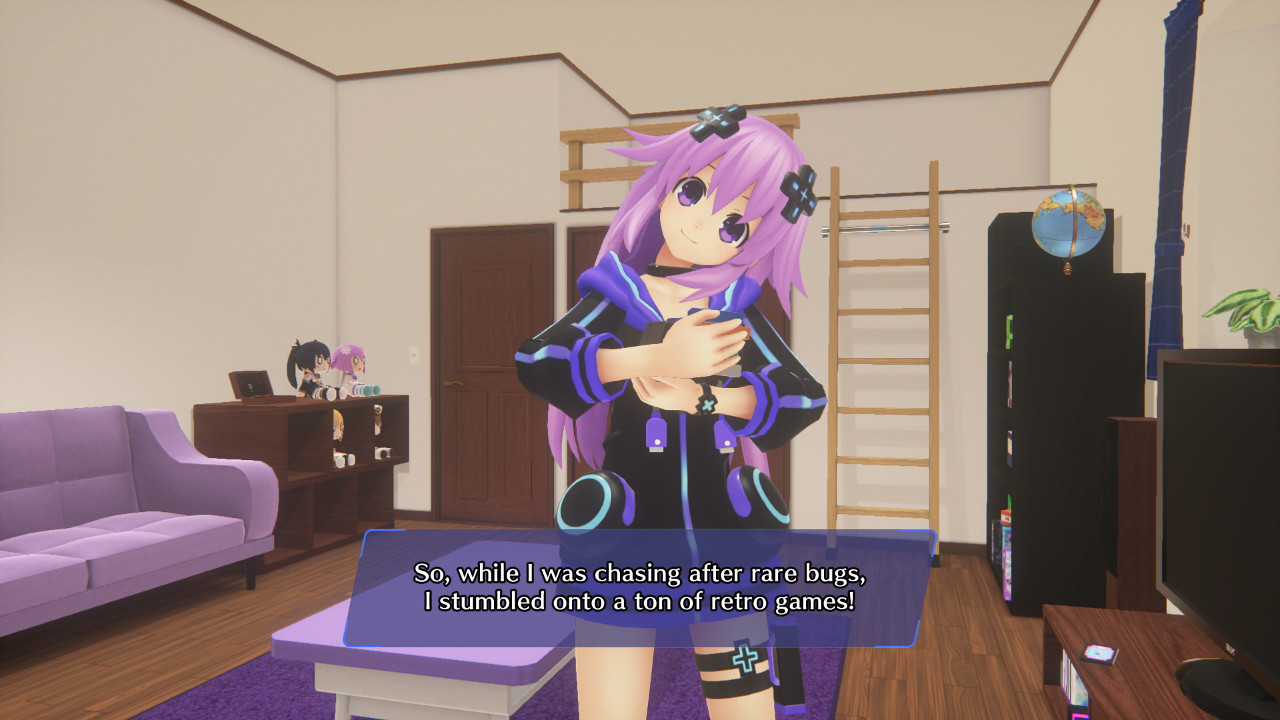The width and height of the screenshot is (1280, 720).
Task: Click the purple sofa in the corner
Action: tap(110, 500)
